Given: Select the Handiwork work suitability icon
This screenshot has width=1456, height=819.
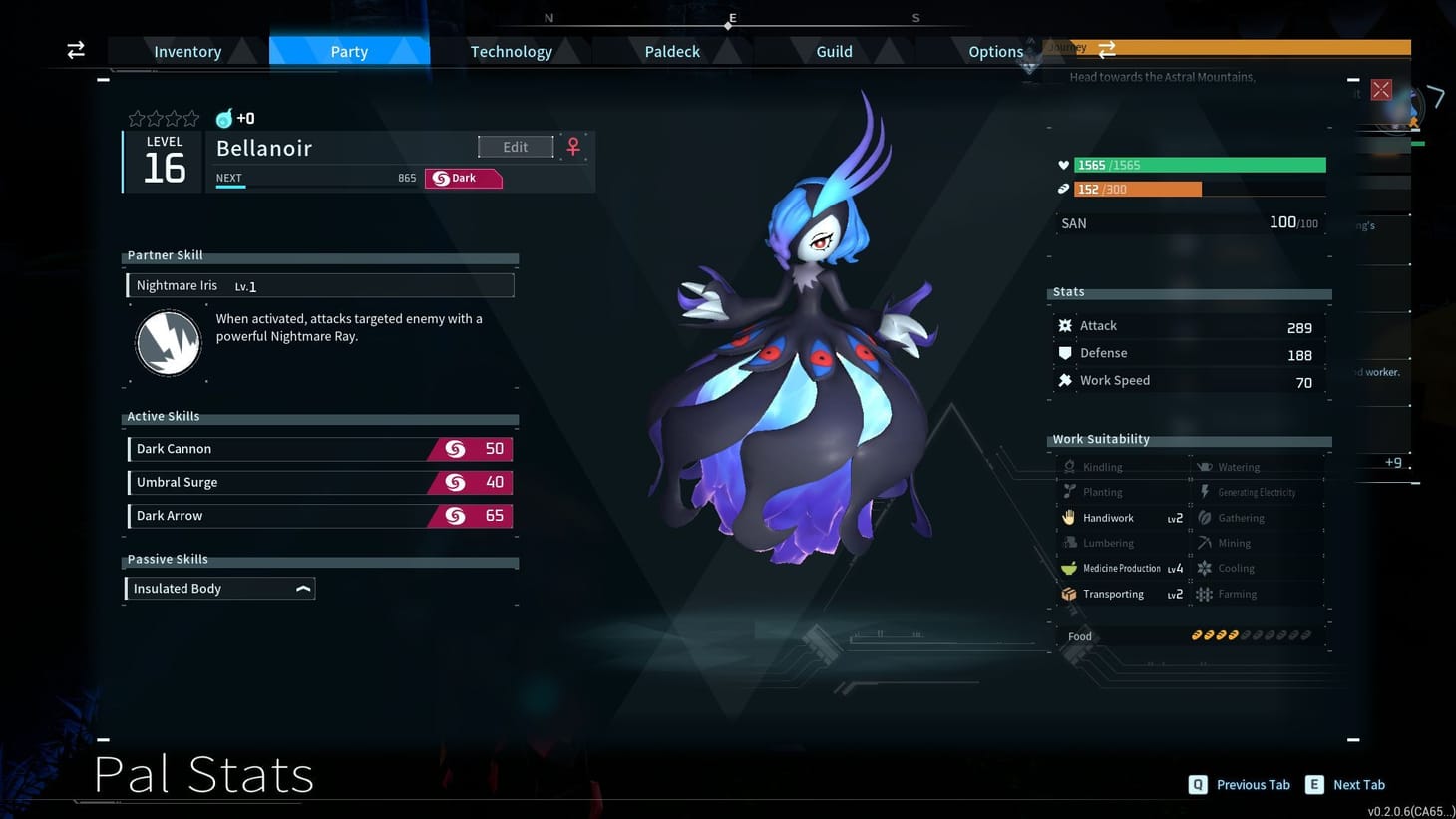Looking at the screenshot, I should coord(1068,517).
